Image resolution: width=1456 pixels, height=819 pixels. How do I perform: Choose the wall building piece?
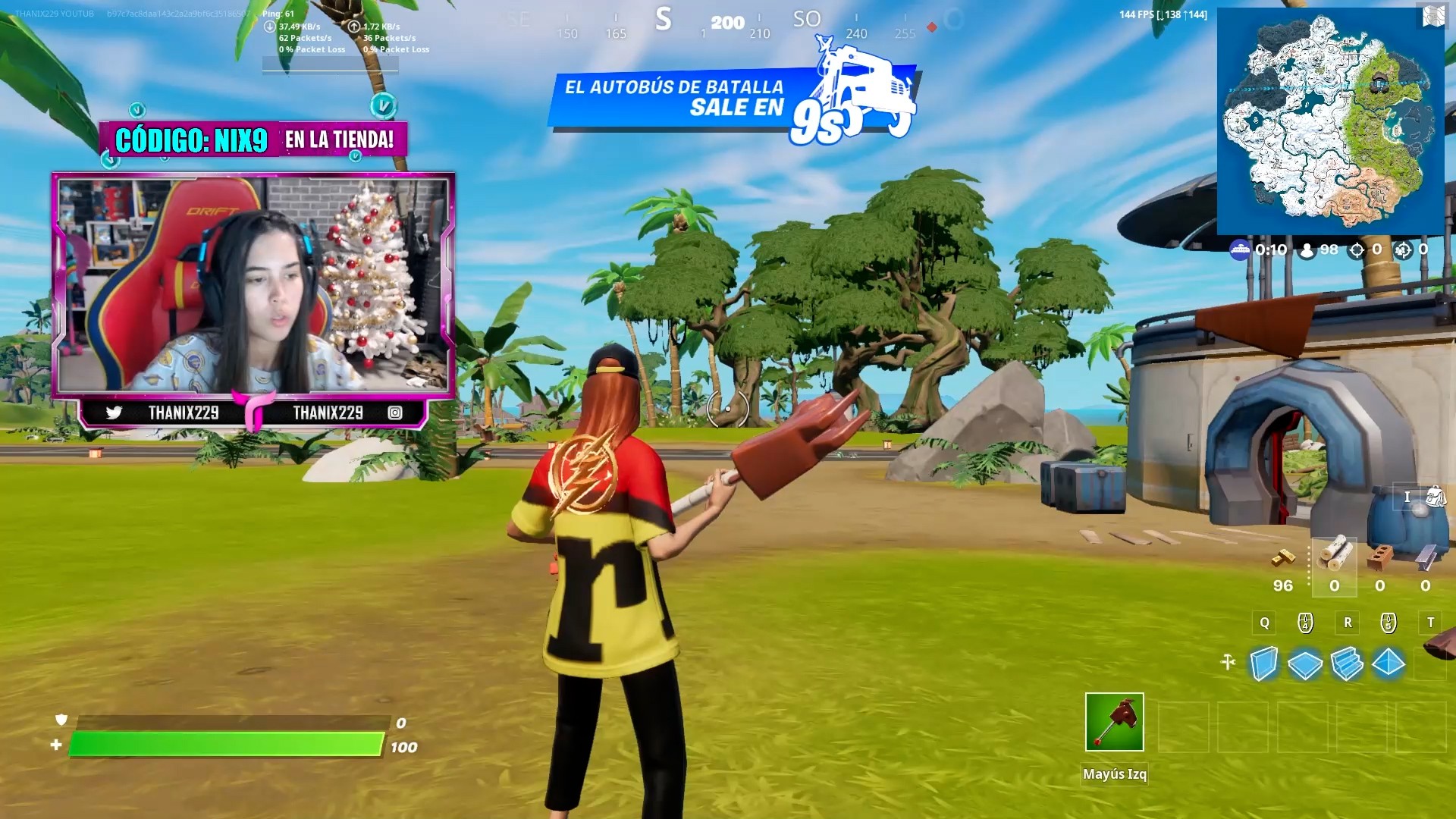click(1263, 664)
